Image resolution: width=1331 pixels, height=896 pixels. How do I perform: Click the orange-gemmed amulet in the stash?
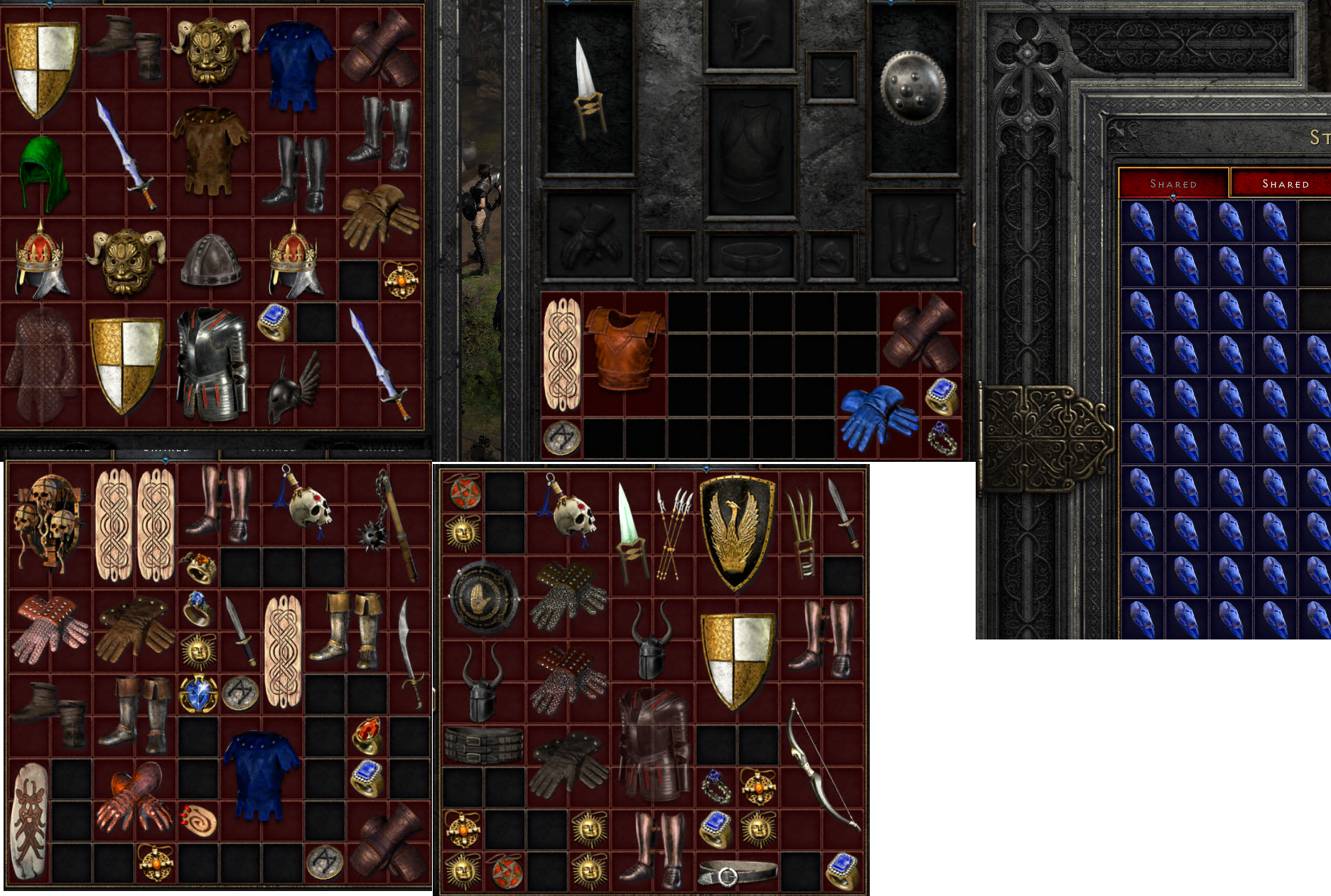pos(402,277)
